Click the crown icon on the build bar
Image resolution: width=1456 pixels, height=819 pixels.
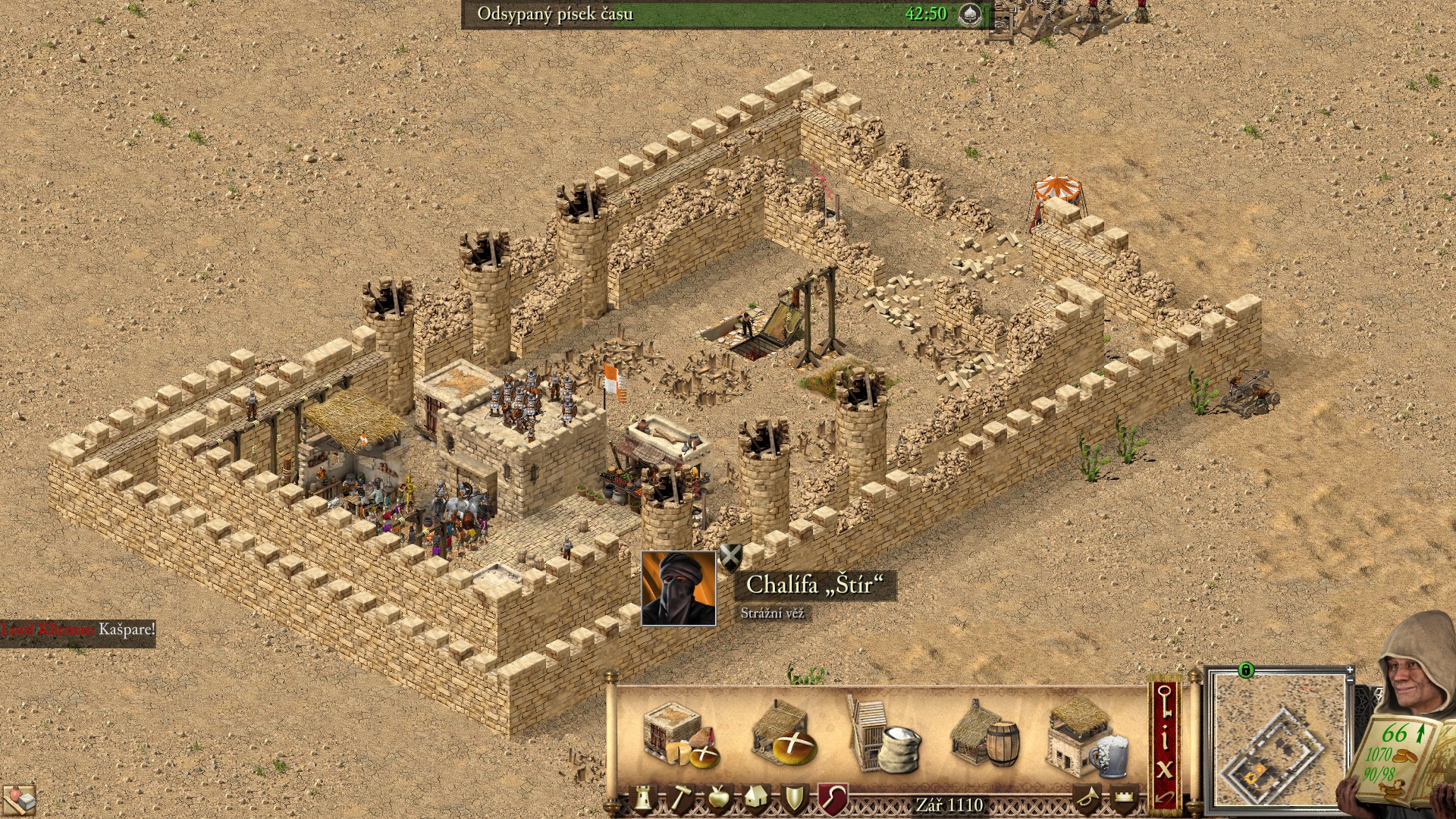(x=1125, y=799)
